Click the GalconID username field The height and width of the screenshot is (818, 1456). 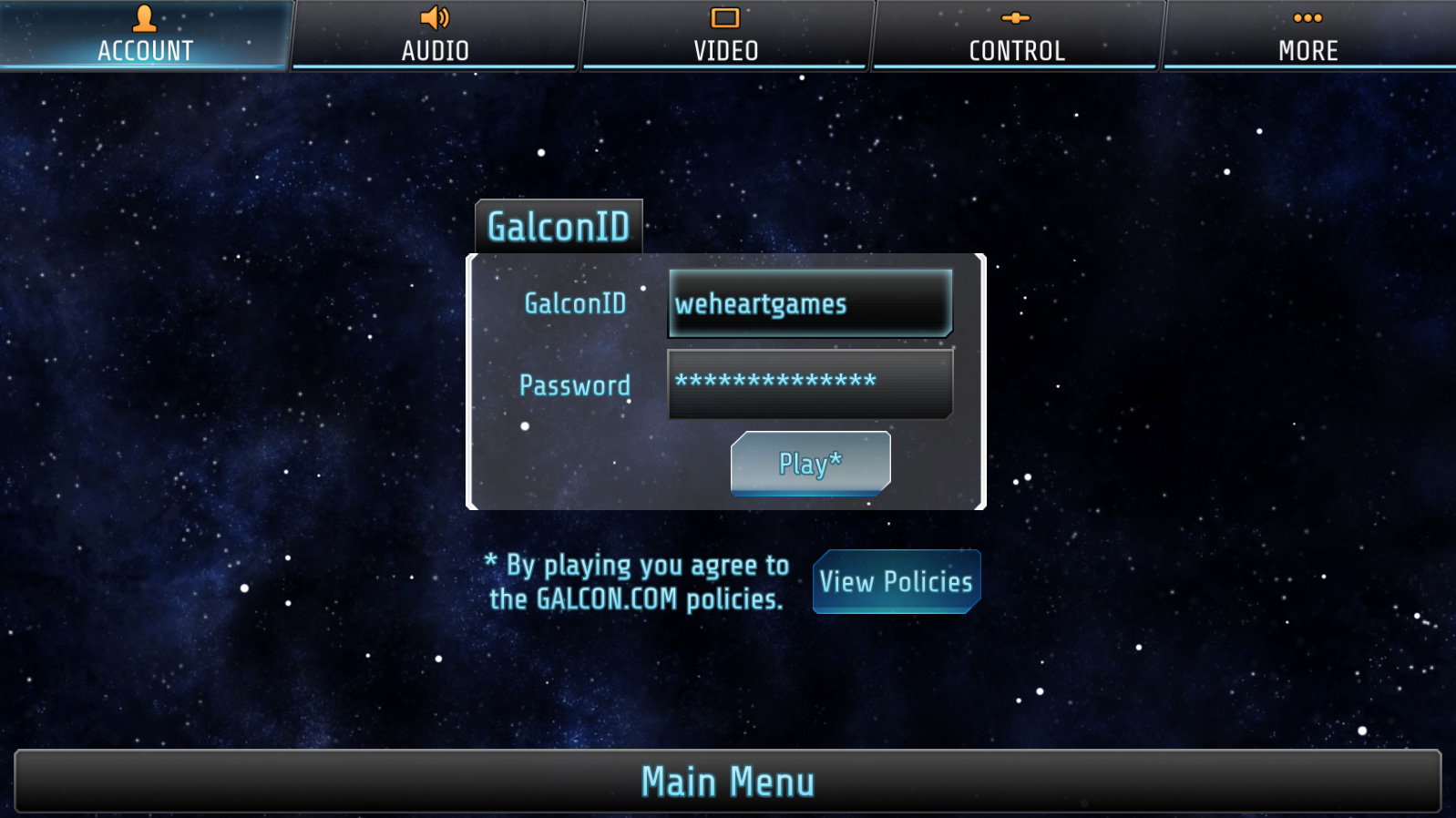tap(810, 303)
